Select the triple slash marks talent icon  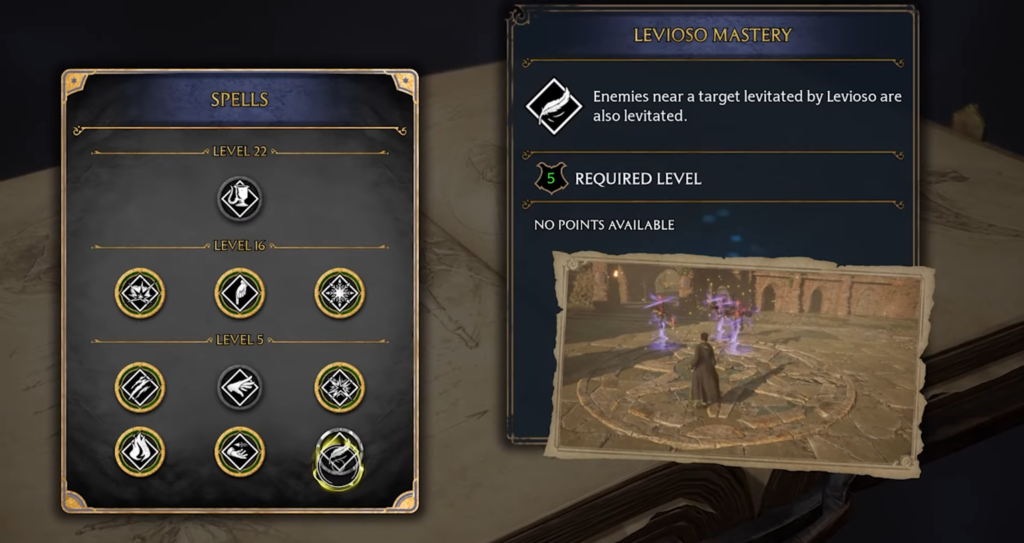pyautogui.click(x=140, y=387)
